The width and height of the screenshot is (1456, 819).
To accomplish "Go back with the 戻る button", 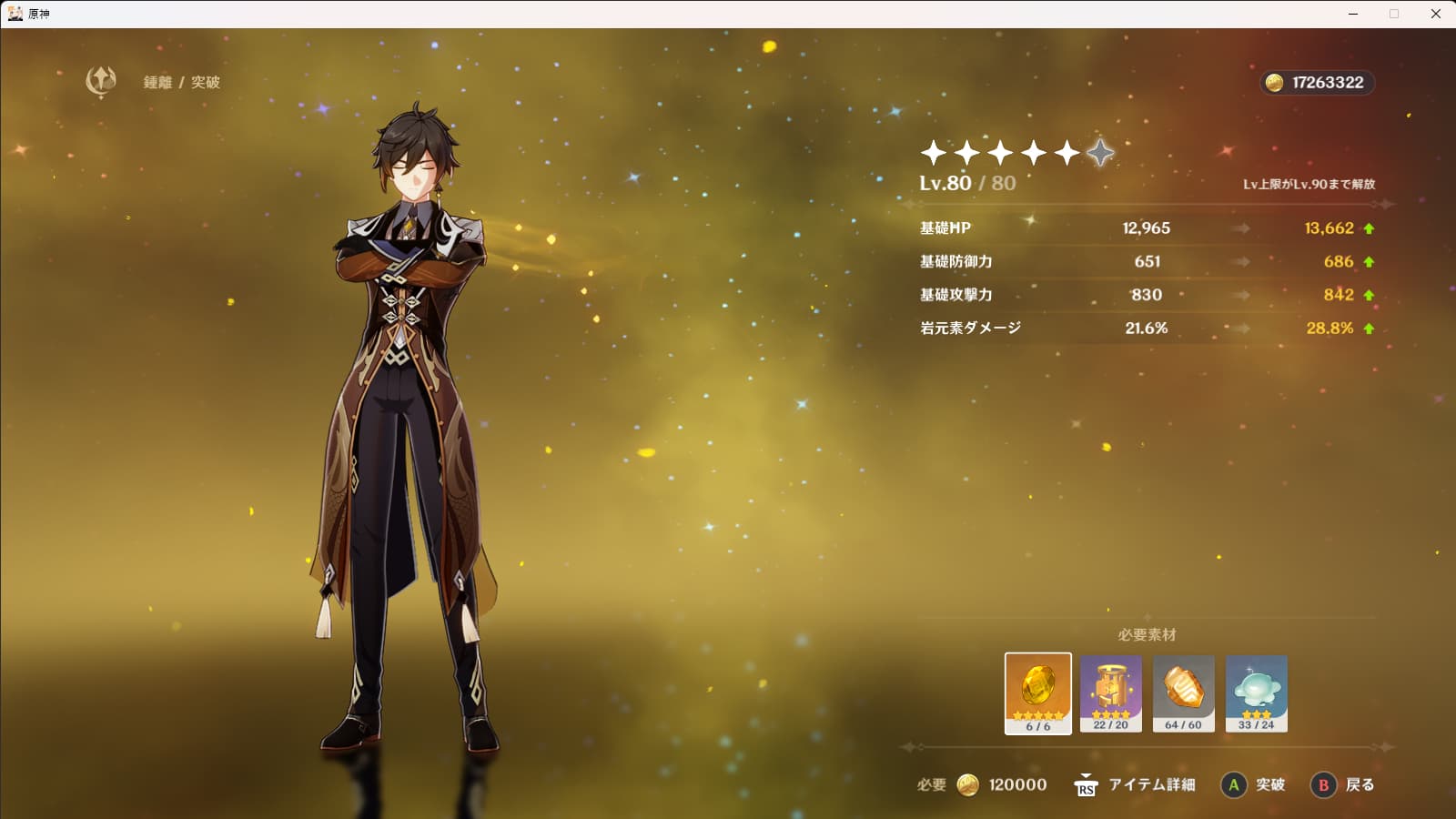I will click(1342, 784).
